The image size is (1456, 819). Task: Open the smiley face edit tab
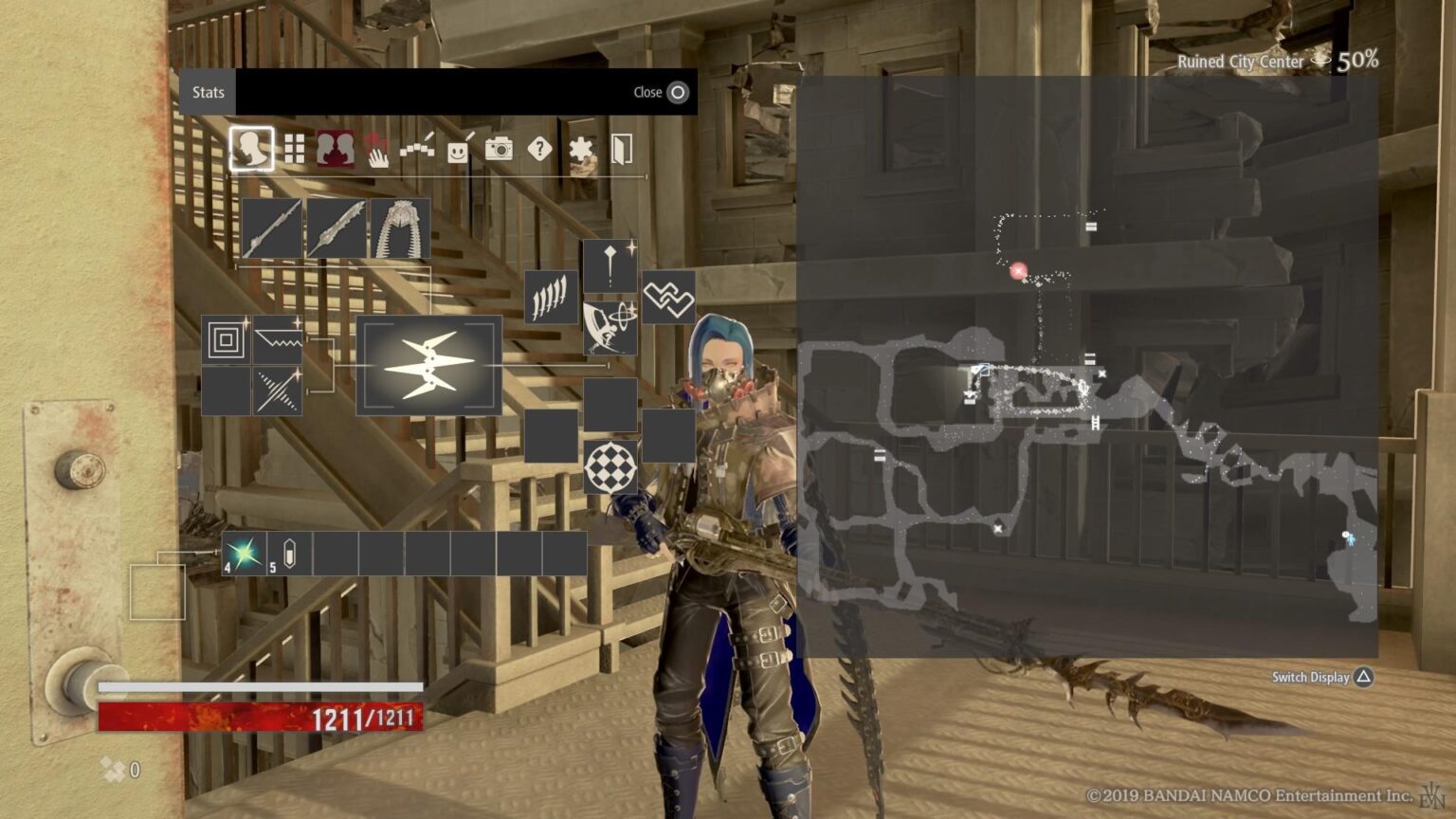click(x=459, y=149)
